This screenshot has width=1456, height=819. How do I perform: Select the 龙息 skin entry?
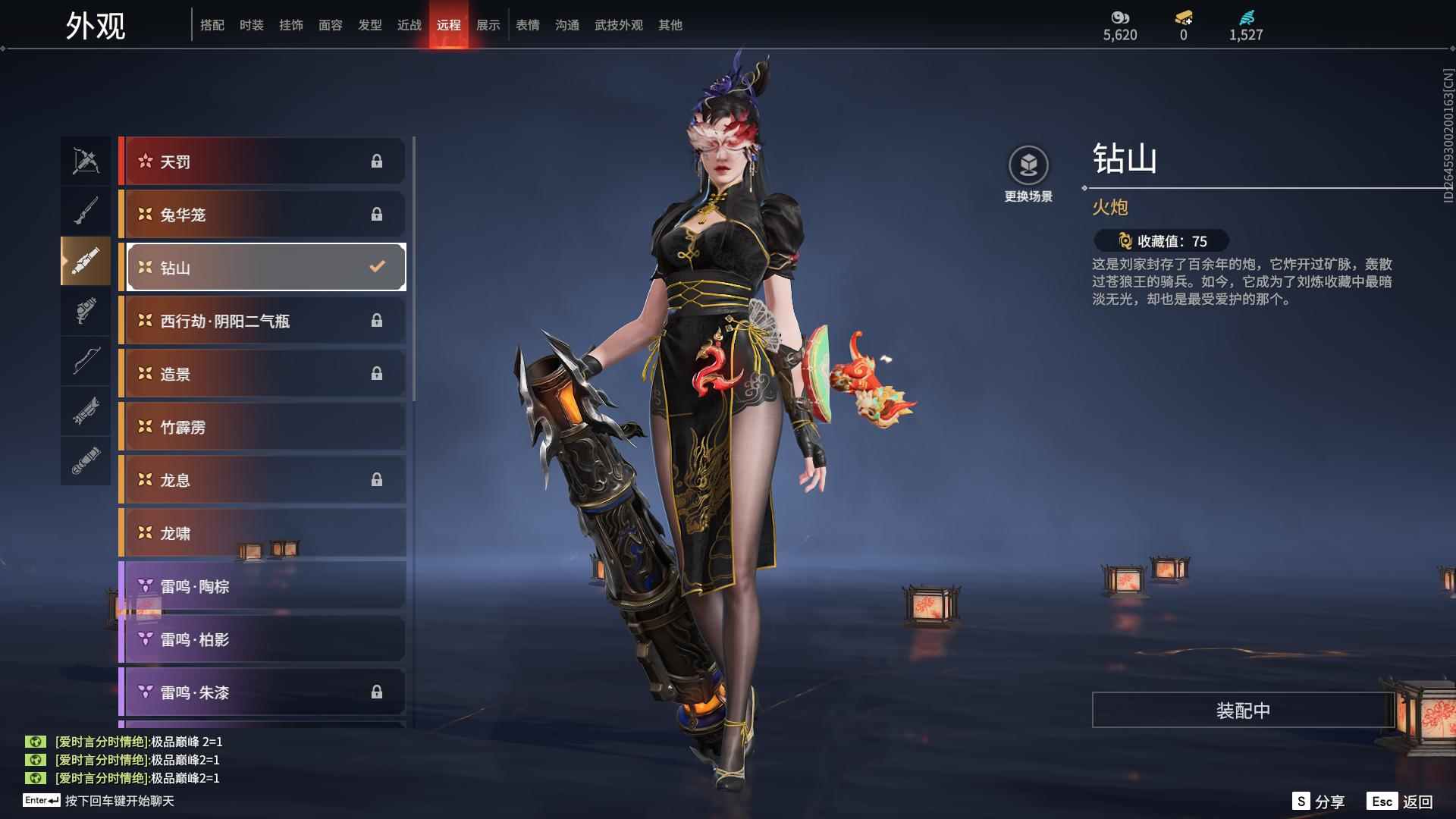point(262,480)
